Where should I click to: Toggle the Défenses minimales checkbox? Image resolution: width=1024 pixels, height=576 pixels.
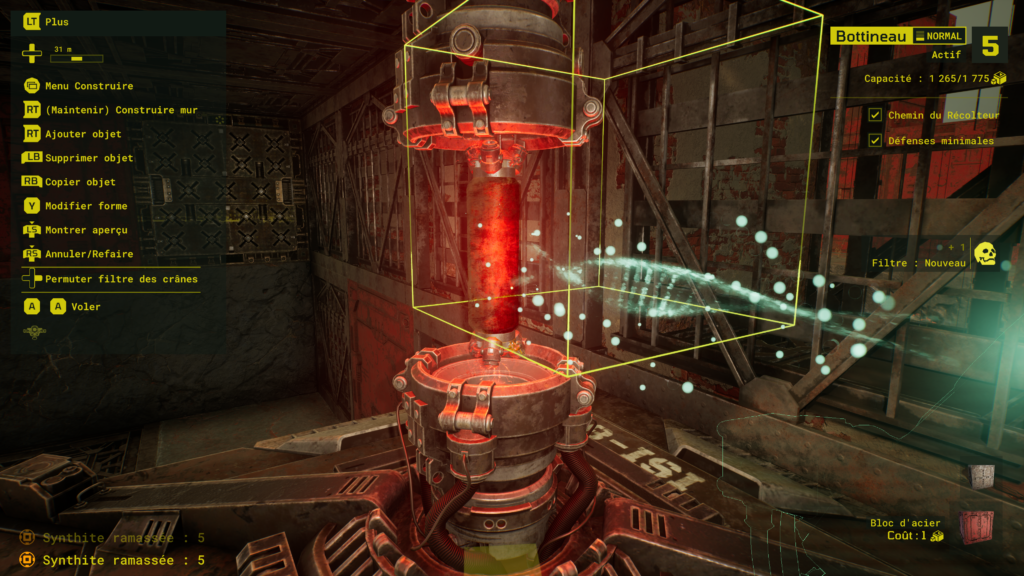[875, 141]
